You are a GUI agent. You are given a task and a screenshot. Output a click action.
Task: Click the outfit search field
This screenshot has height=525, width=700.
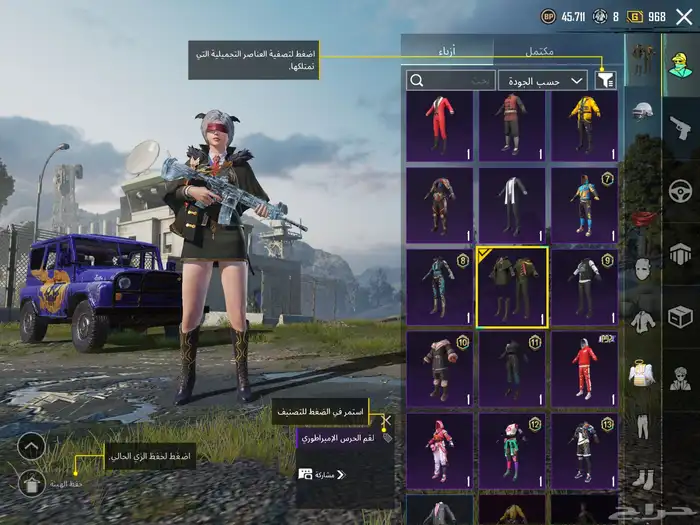point(450,80)
